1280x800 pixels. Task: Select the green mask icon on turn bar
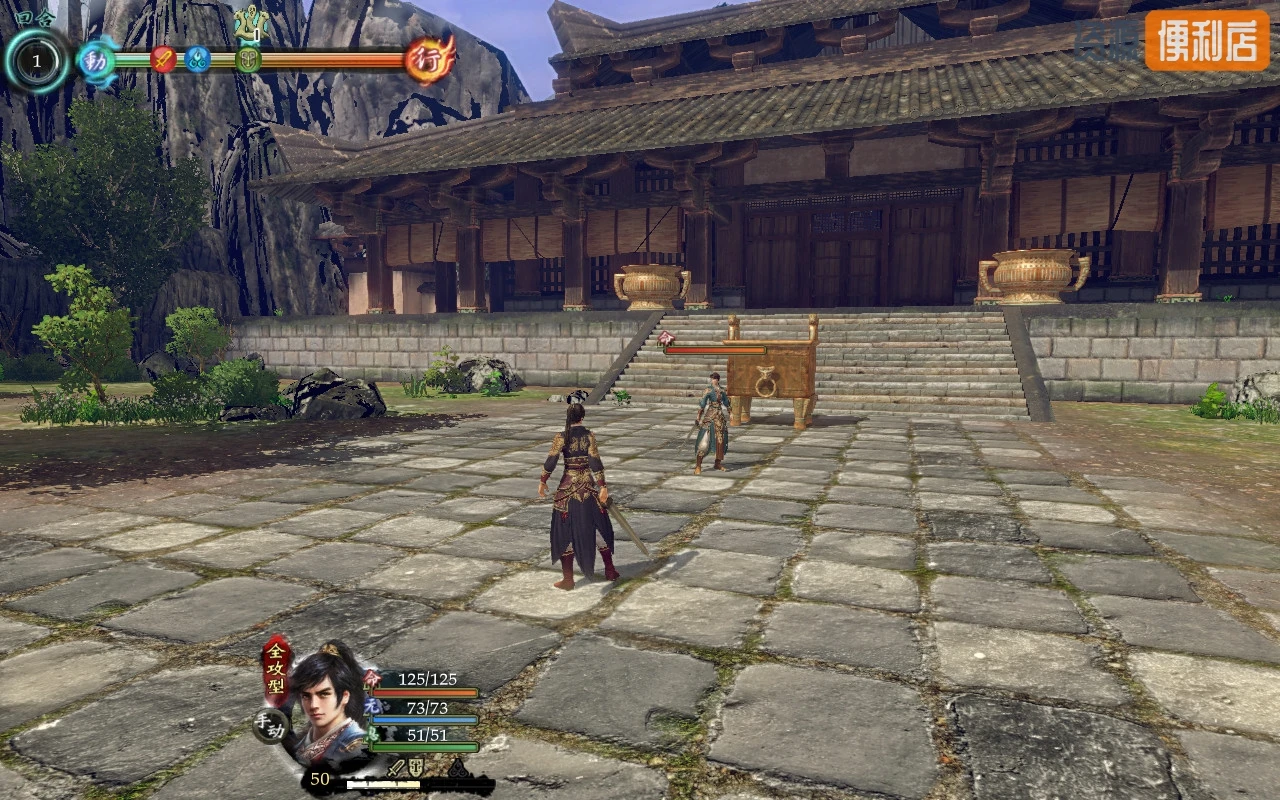(x=248, y=59)
